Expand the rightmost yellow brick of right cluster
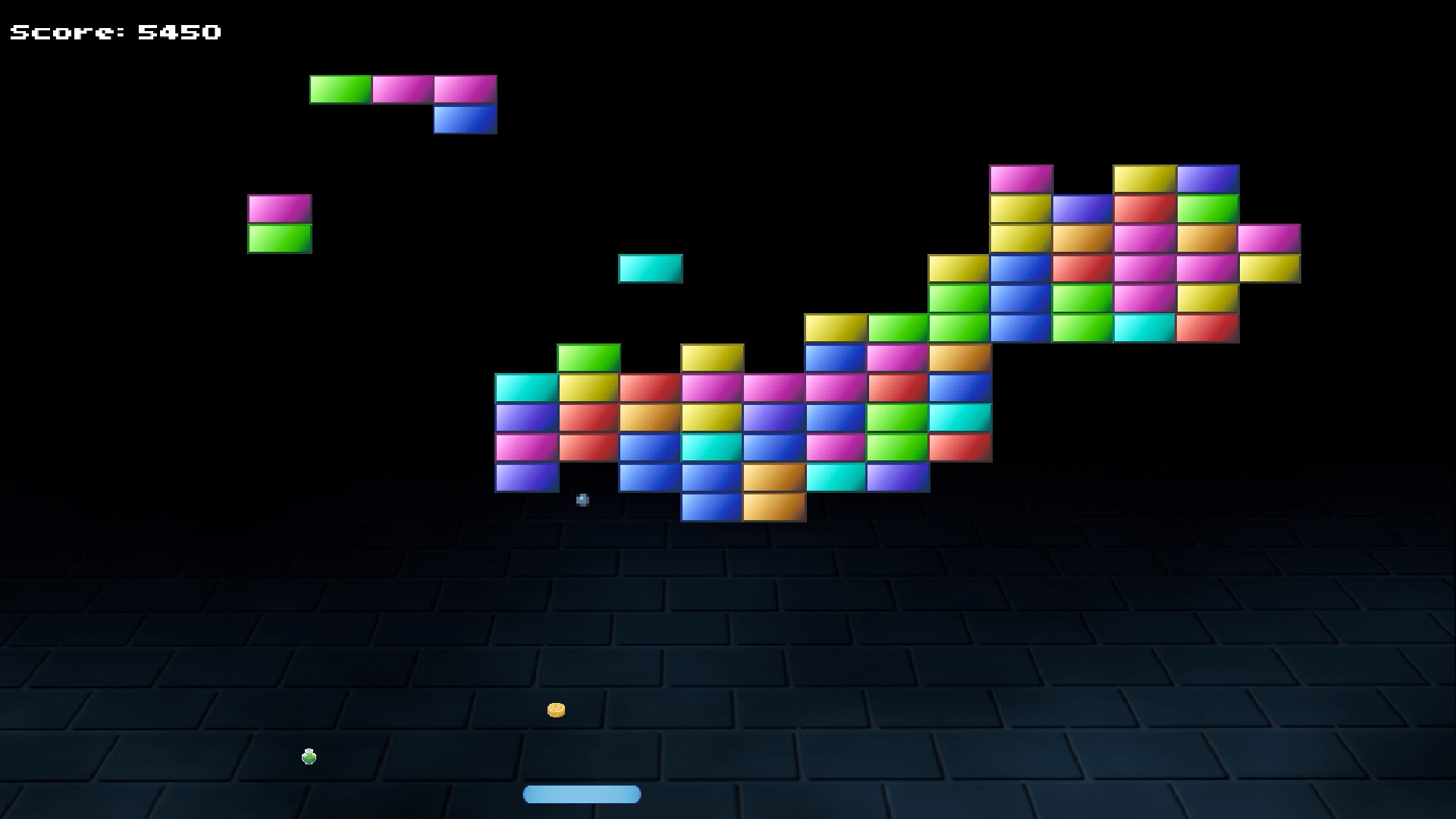This screenshot has width=1456, height=819. [x=1269, y=267]
